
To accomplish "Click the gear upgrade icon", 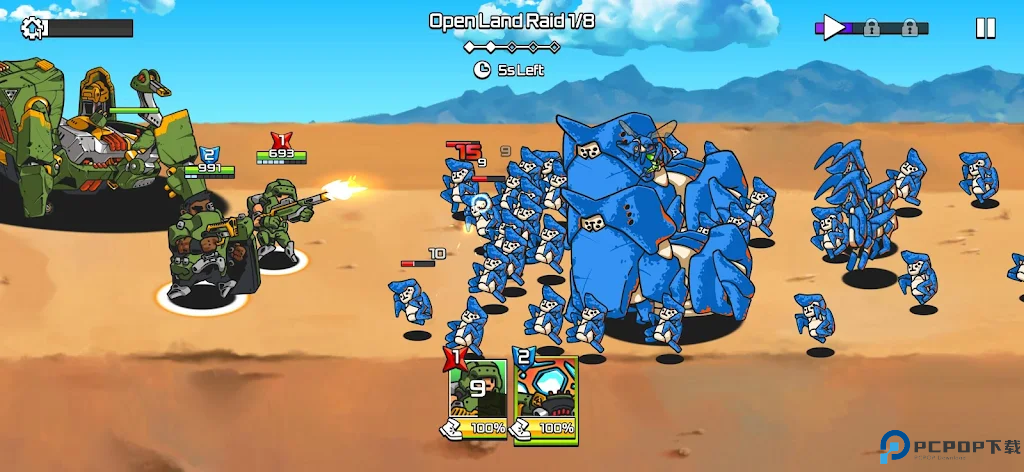I will point(33,28).
